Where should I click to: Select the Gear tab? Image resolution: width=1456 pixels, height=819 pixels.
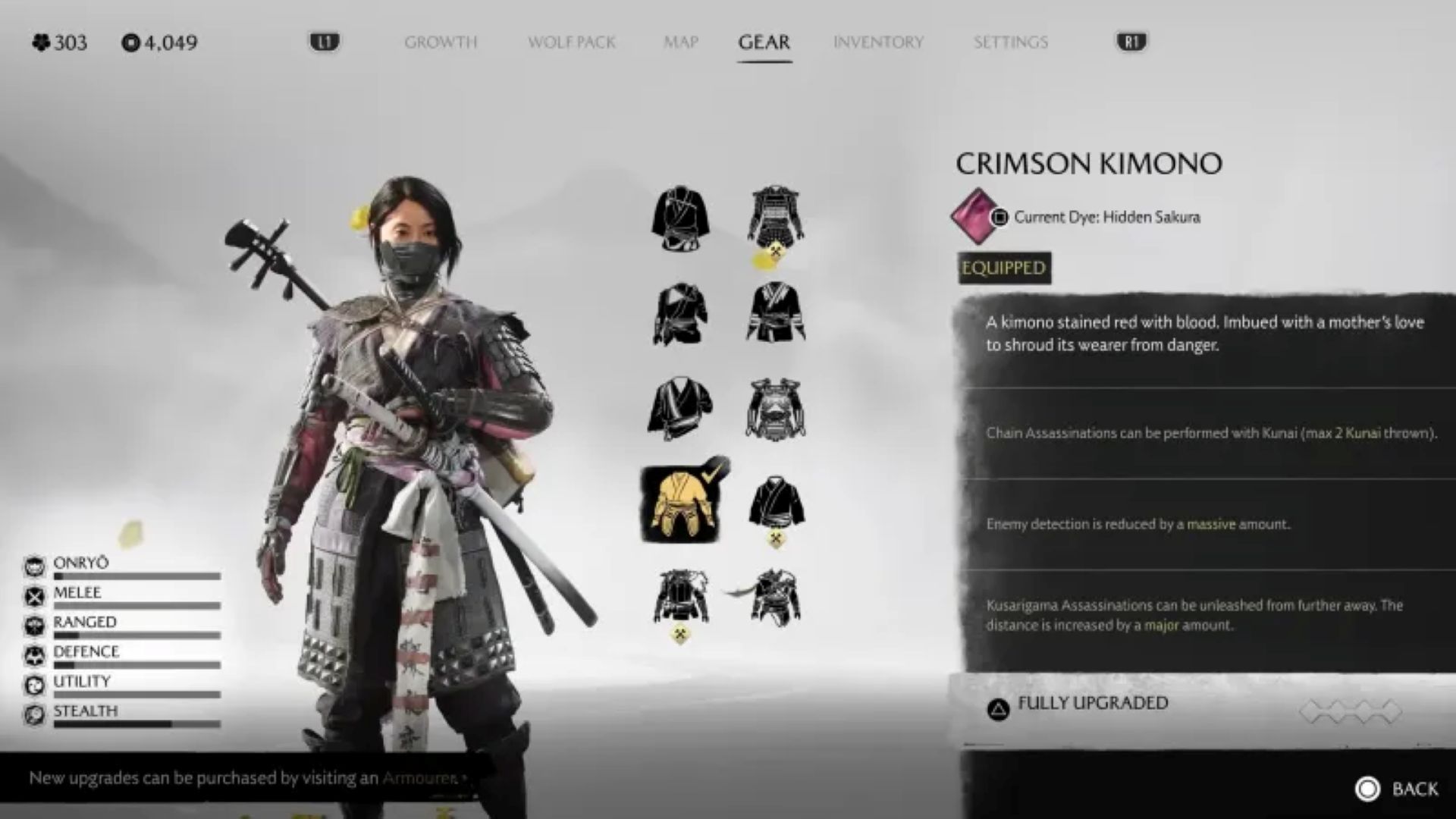764,42
